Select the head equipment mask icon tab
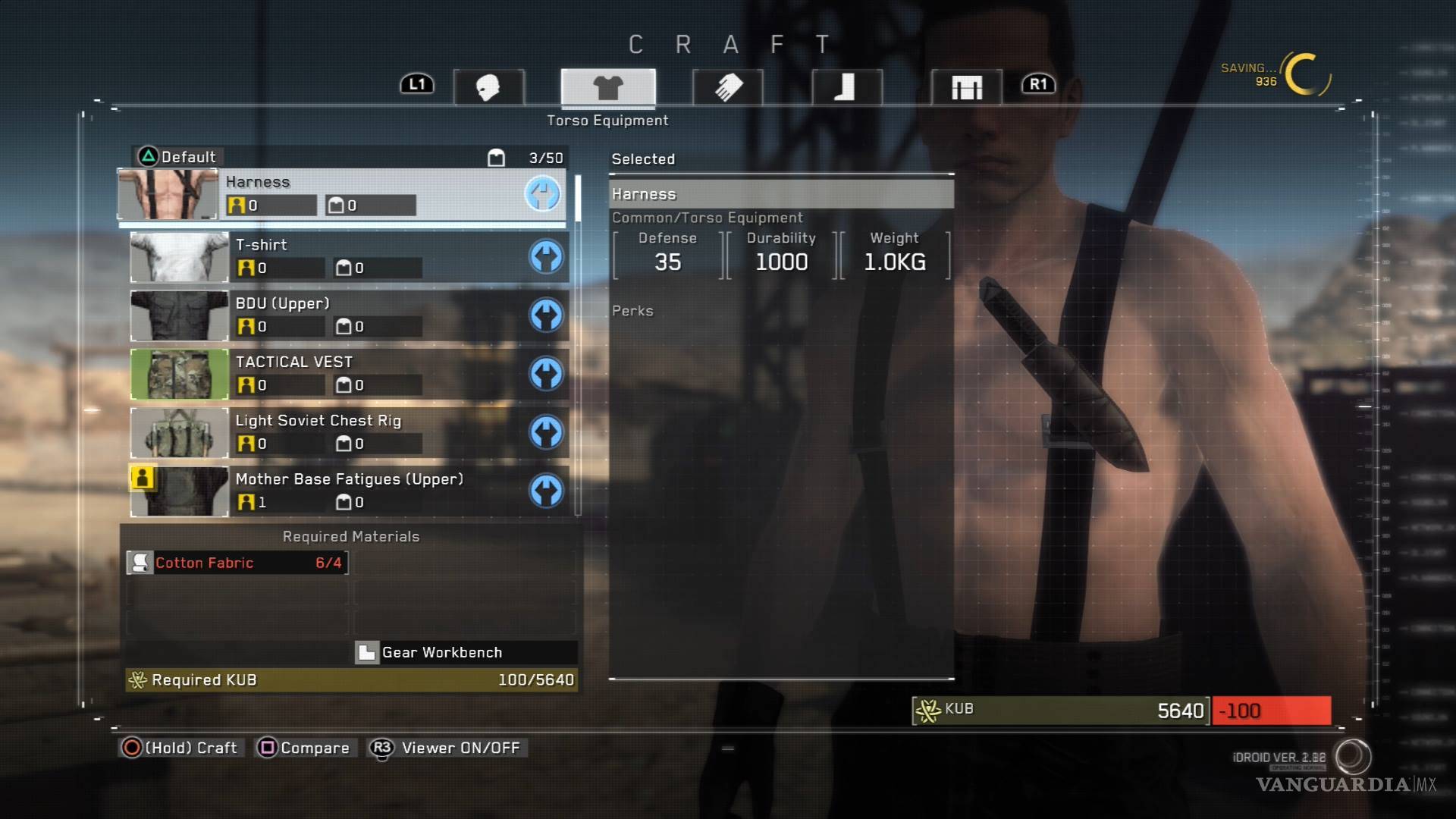This screenshot has height=819, width=1456. 489,86
